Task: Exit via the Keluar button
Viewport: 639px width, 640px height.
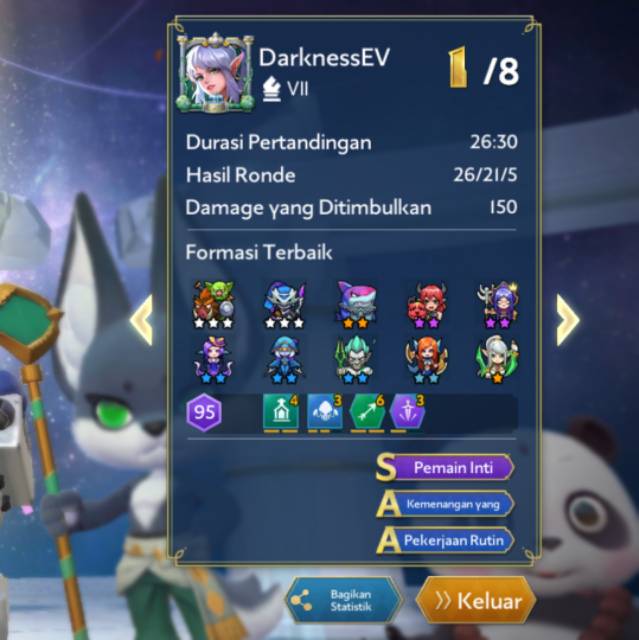Action: point(476,601)
